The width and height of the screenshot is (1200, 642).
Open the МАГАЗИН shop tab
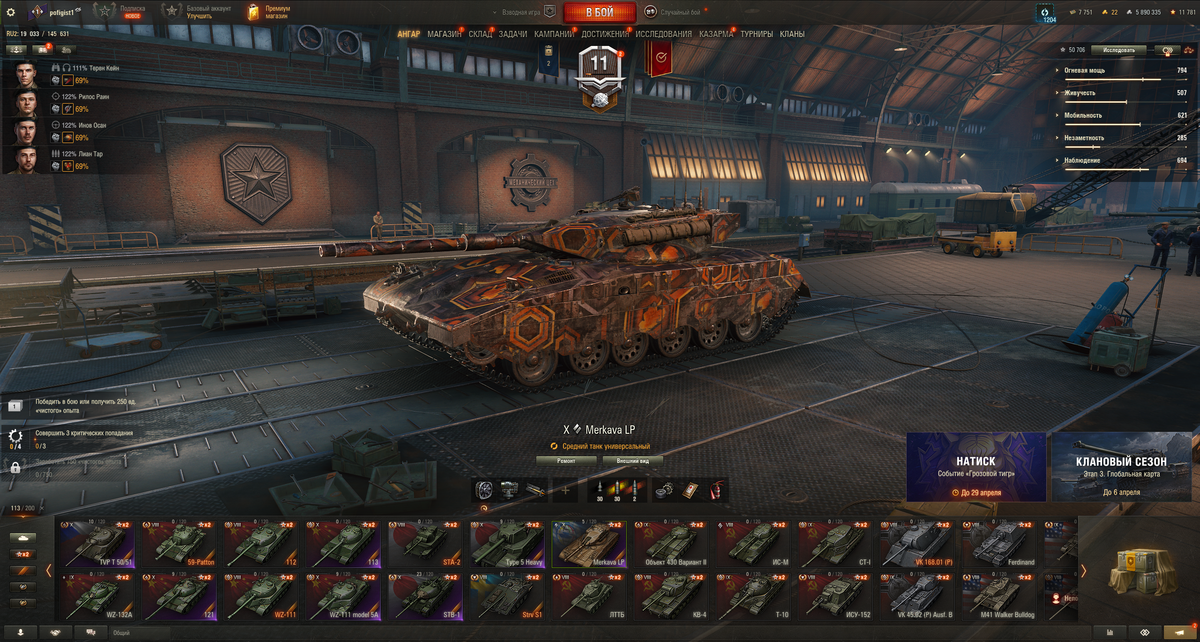point(444,34)
